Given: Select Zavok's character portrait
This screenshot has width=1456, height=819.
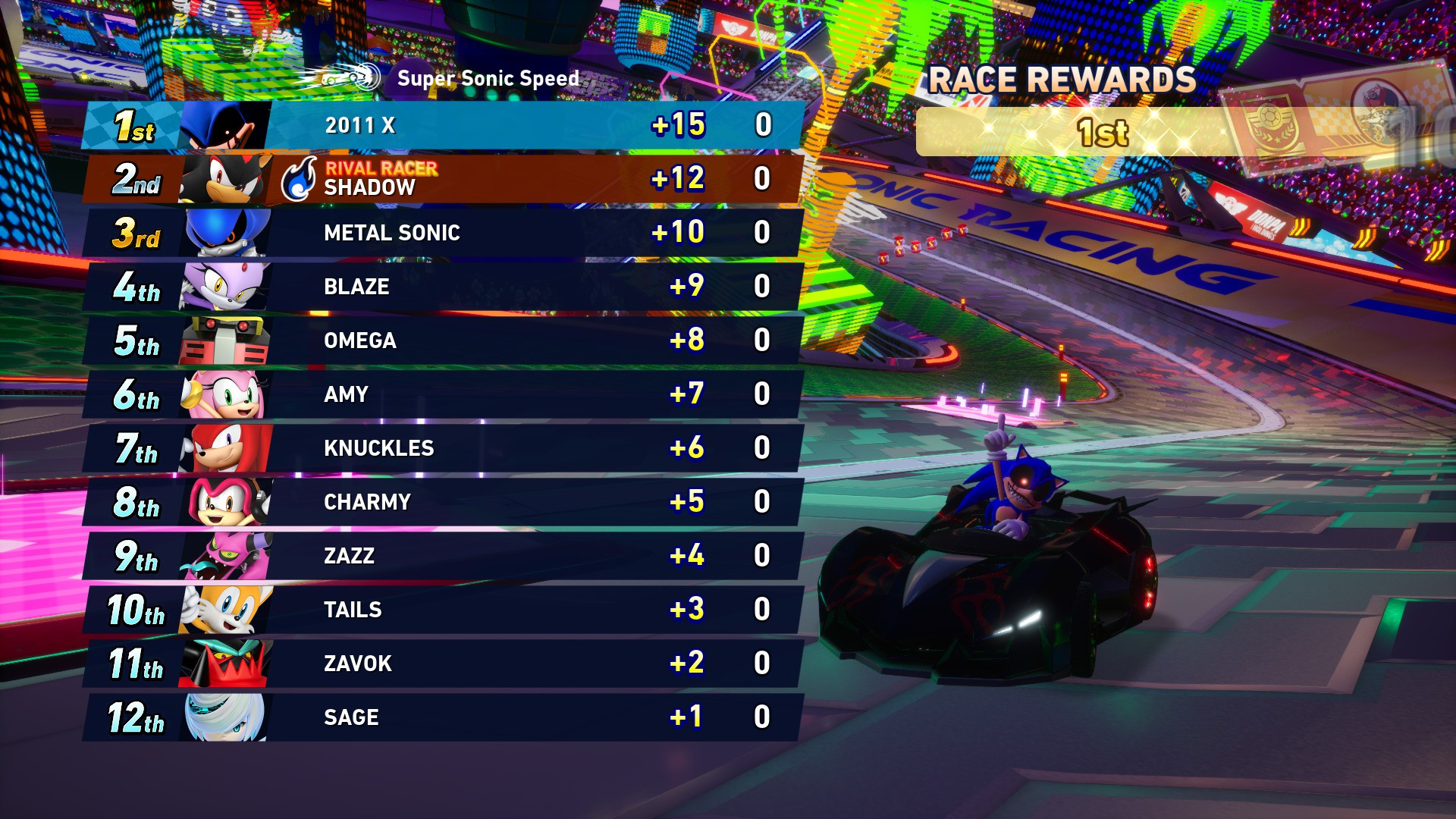Looking at the screenshot, I should pyautogui.click(x=224, y=663).
